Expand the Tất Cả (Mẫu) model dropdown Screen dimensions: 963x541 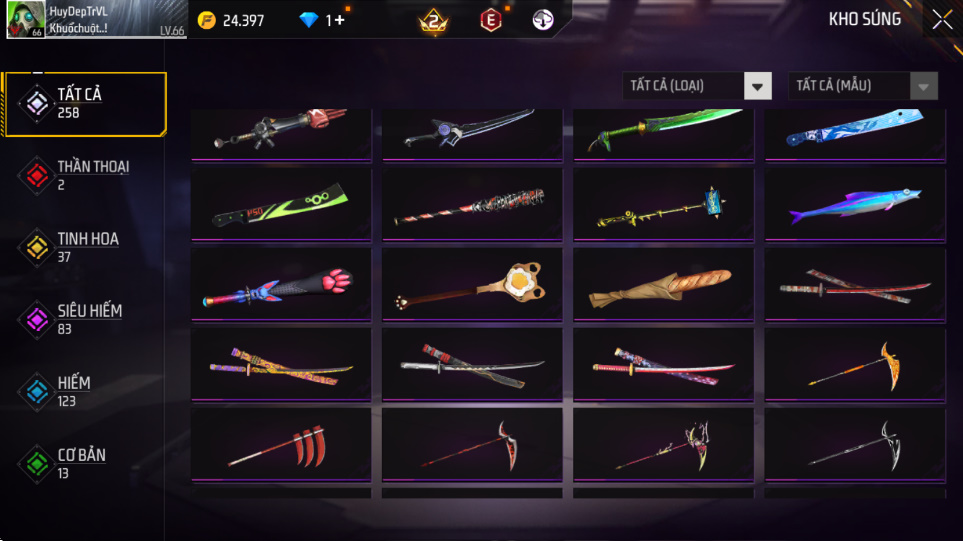pyautogui.click(x=863, y=86)
